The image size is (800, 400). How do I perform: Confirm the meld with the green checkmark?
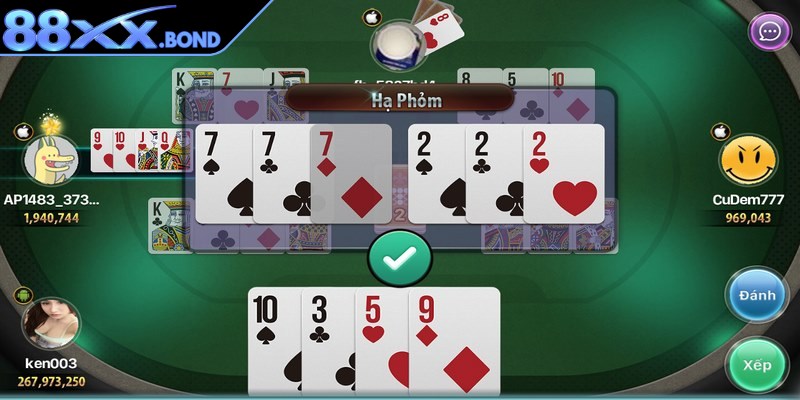pyautogui.click(x=399, y=258)
